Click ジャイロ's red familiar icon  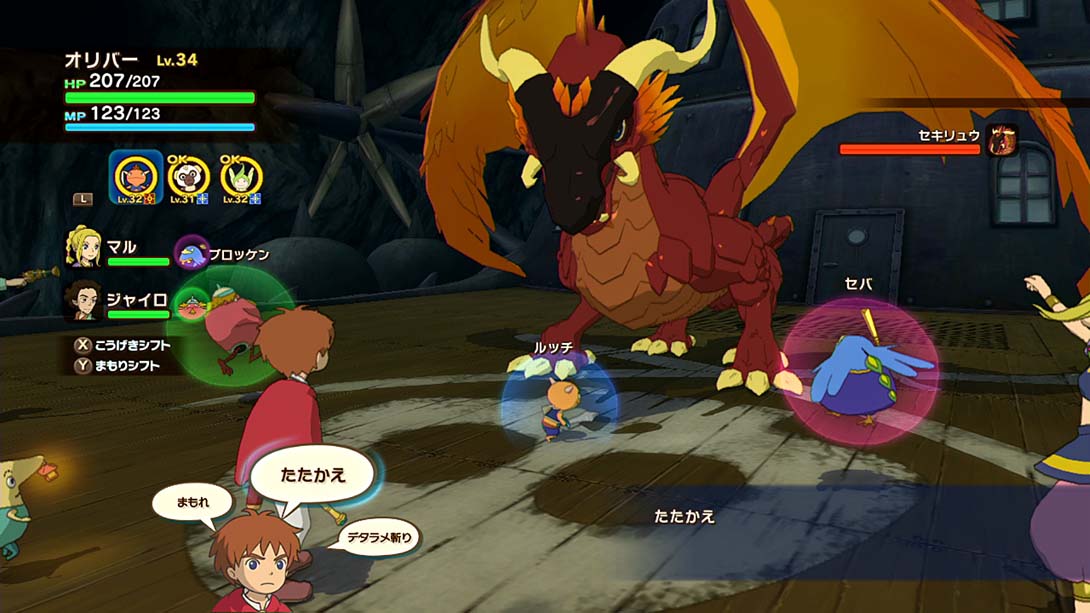coord(190,303)
